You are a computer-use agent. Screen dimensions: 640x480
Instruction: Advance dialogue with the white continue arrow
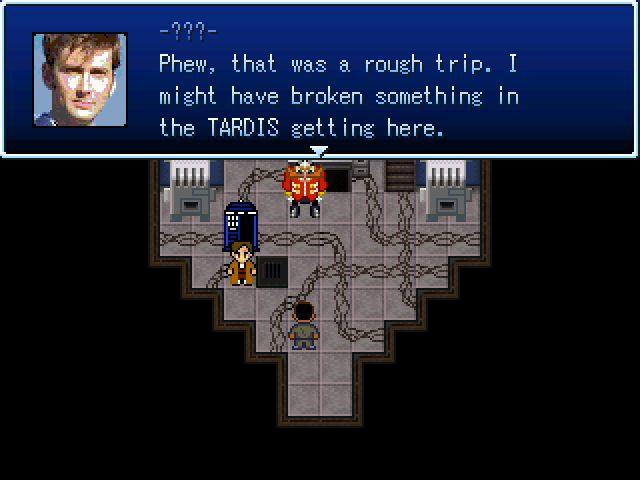pos(319,152)
